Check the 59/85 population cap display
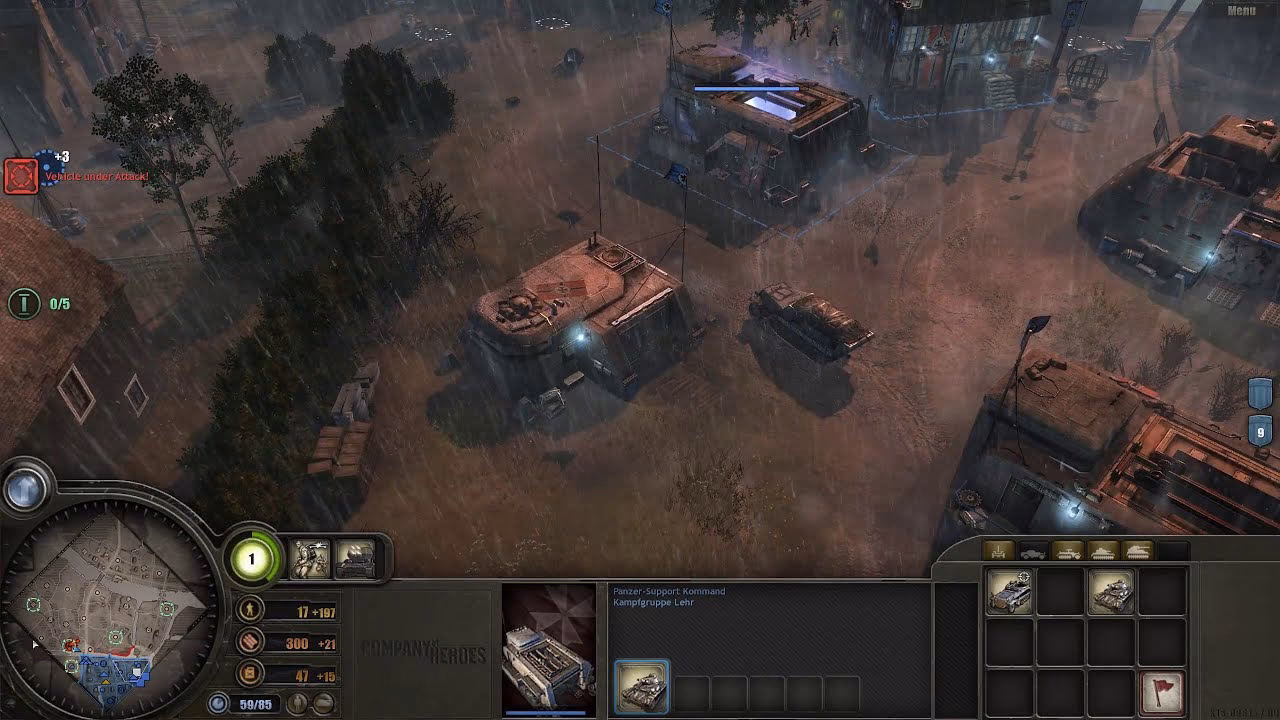This screenshot has height=720, width=1280. (x=255, y=704)
